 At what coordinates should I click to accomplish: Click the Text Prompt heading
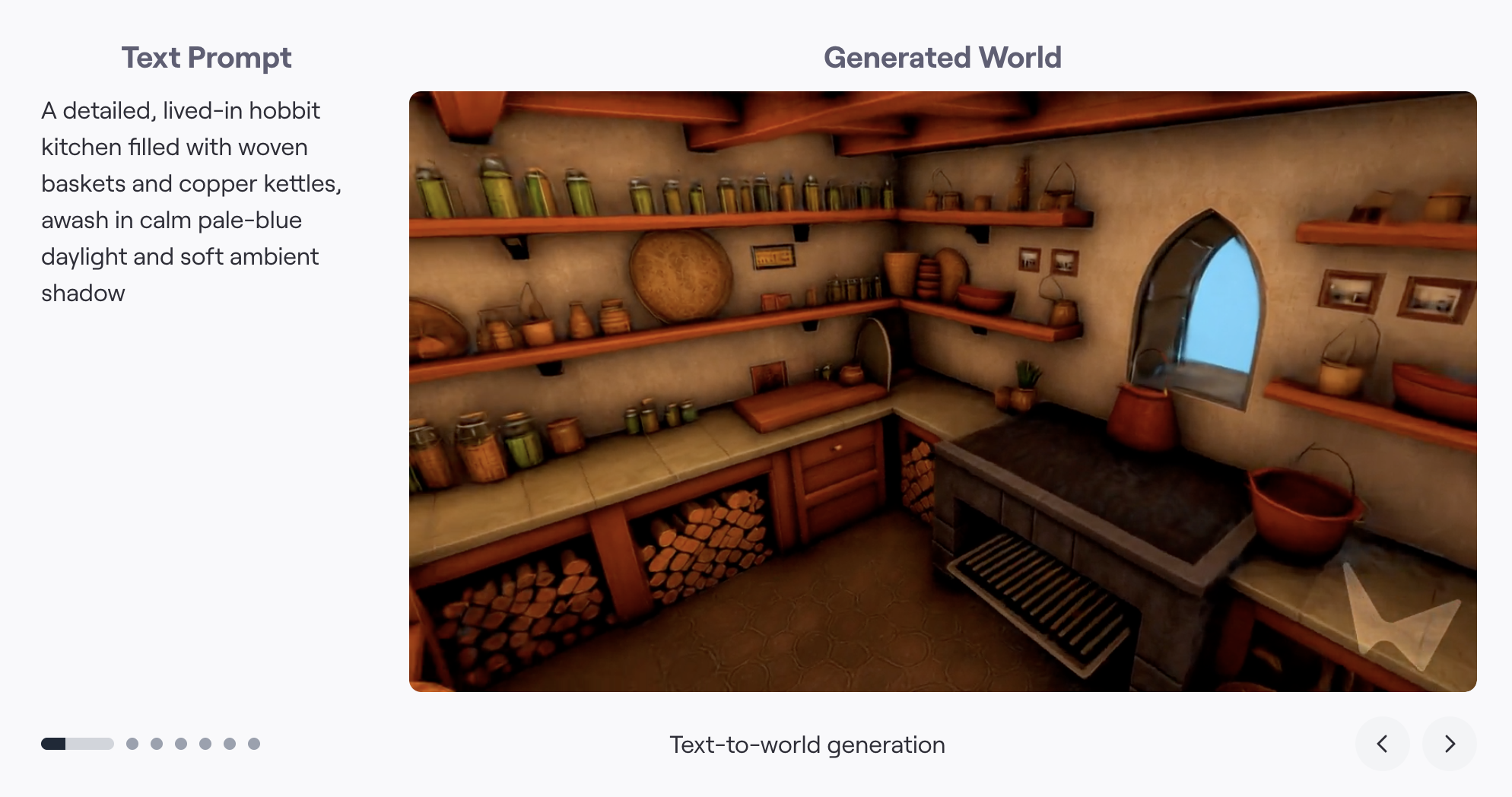click(206, 58)
